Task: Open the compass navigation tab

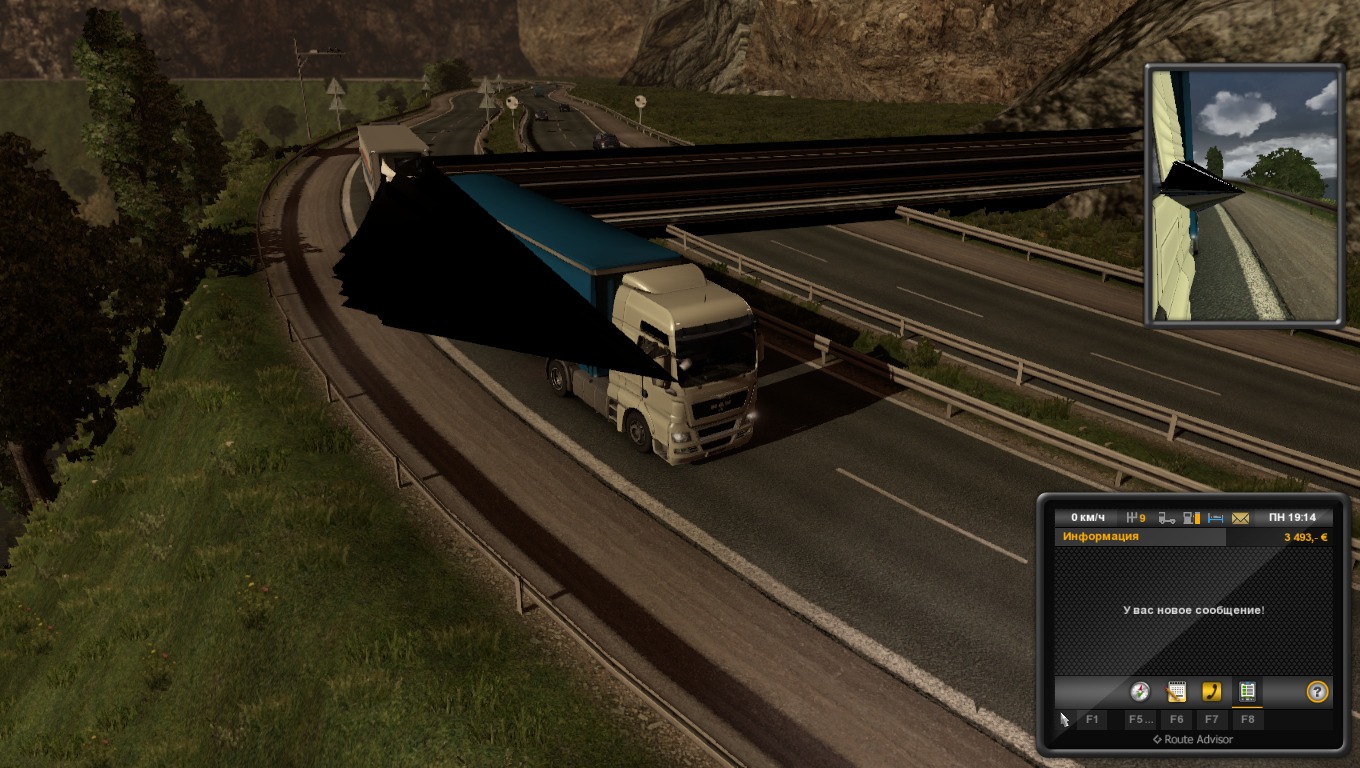Action: 1140,691
